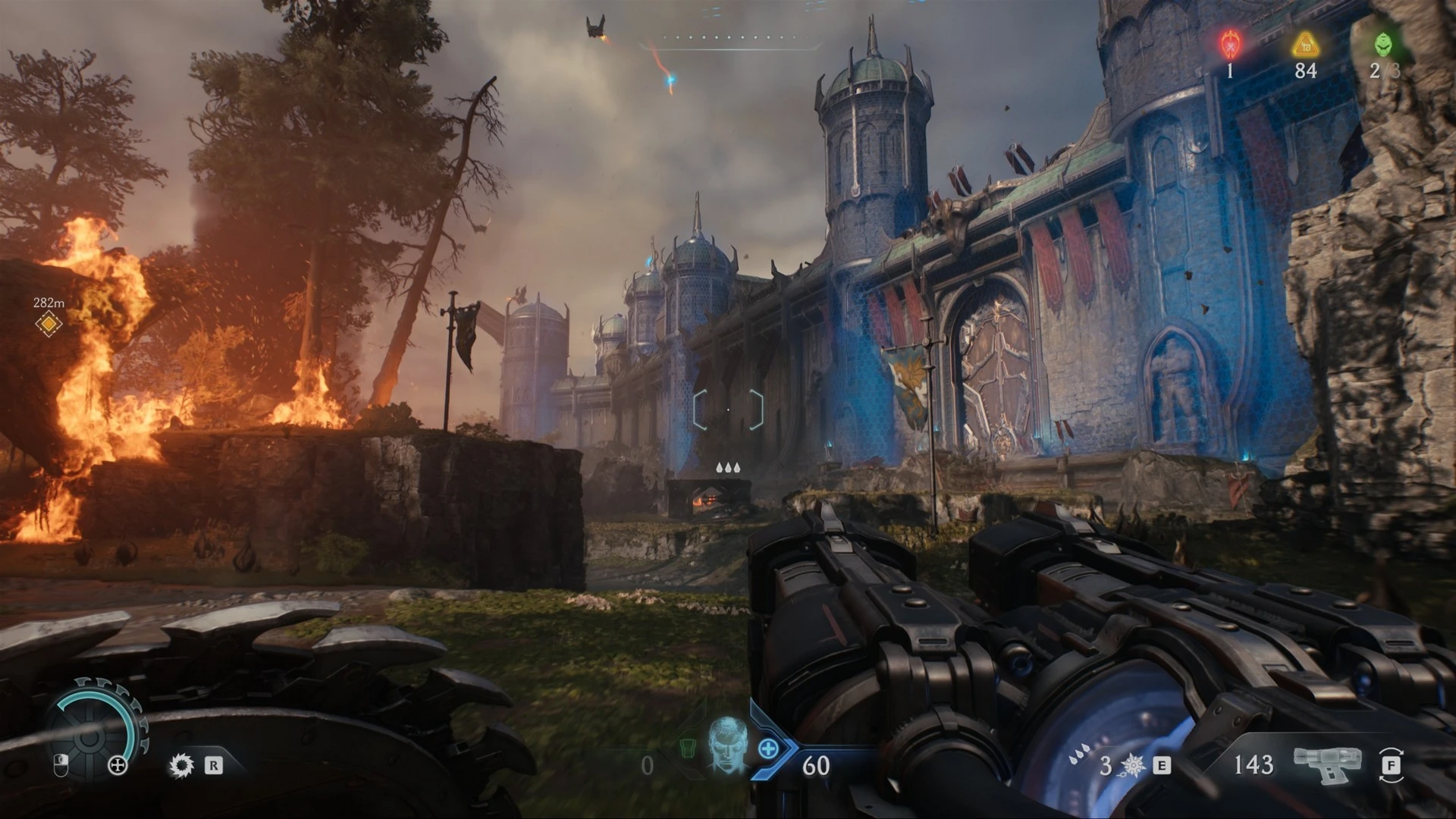Select the equipped weapon silhouette icon
This screenshot has height=819, width=1456.
(x=1327, y=764)
